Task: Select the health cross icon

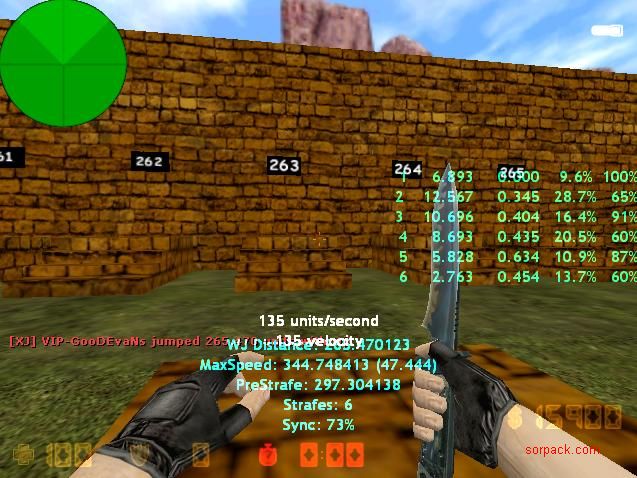Action: pos(22,456)
